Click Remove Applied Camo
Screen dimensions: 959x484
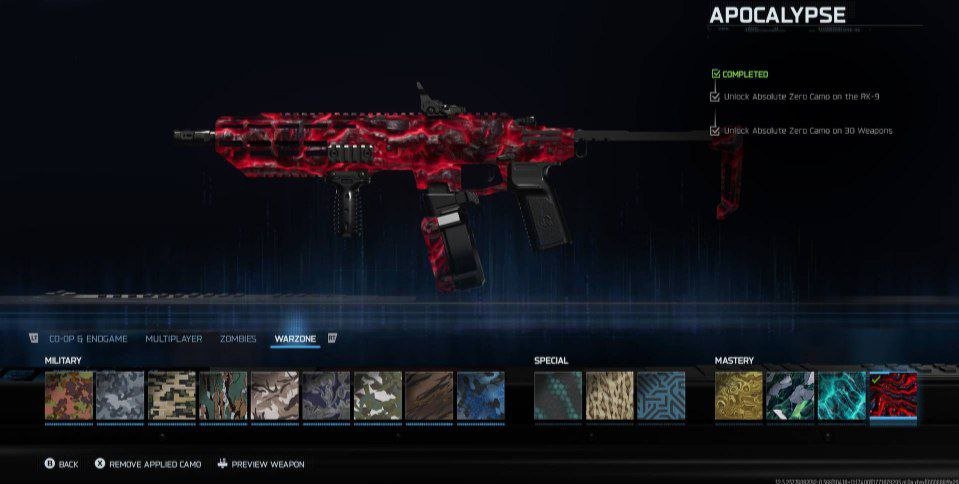[x=148, y=464]
